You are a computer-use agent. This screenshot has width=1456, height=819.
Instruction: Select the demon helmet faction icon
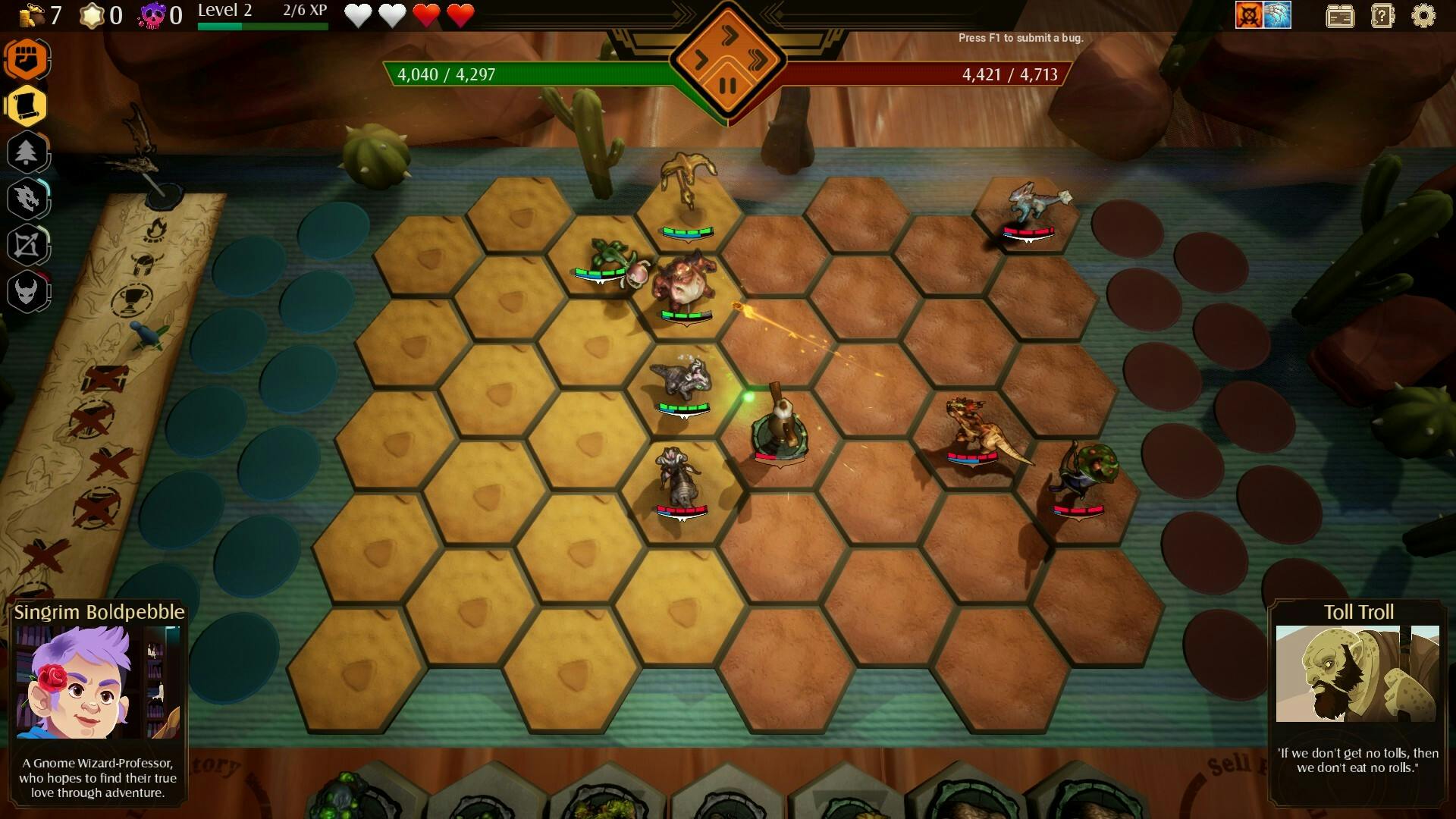tap(28, 290)
